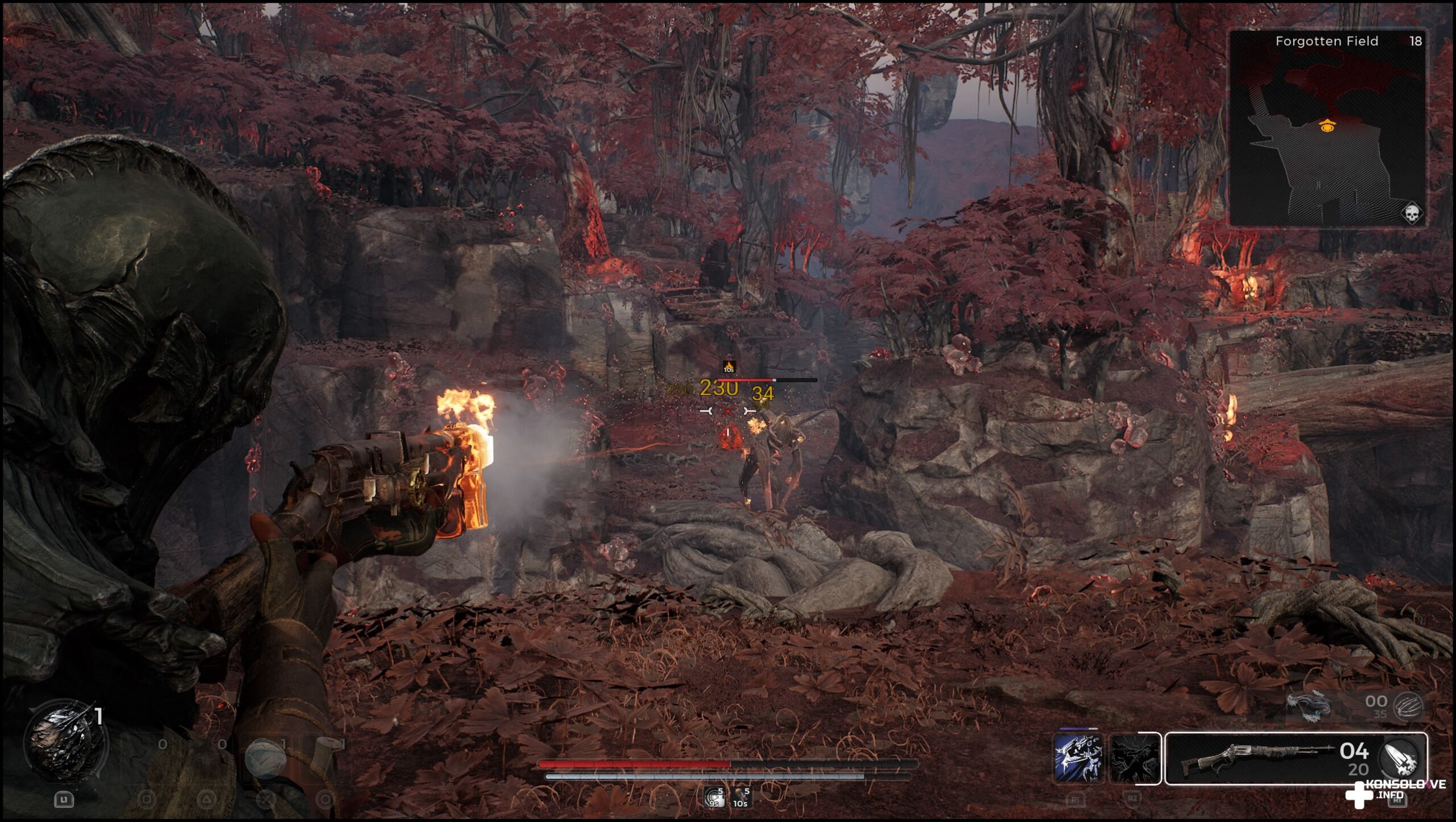Trigger the blue archetype skill icon
The width and height of the screenshot is (1456, 822).
click(x=1078, y=759)
